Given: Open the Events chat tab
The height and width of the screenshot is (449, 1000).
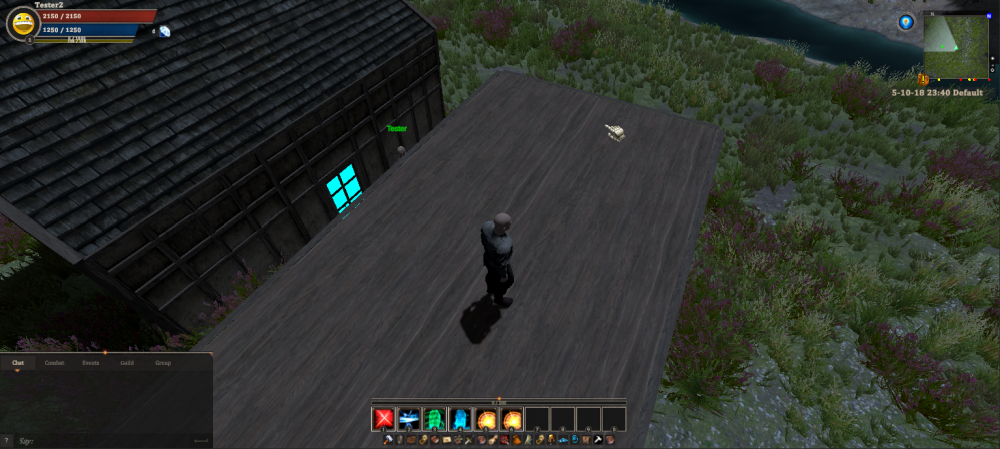Looking at the screenshot, I should (91, 363).
